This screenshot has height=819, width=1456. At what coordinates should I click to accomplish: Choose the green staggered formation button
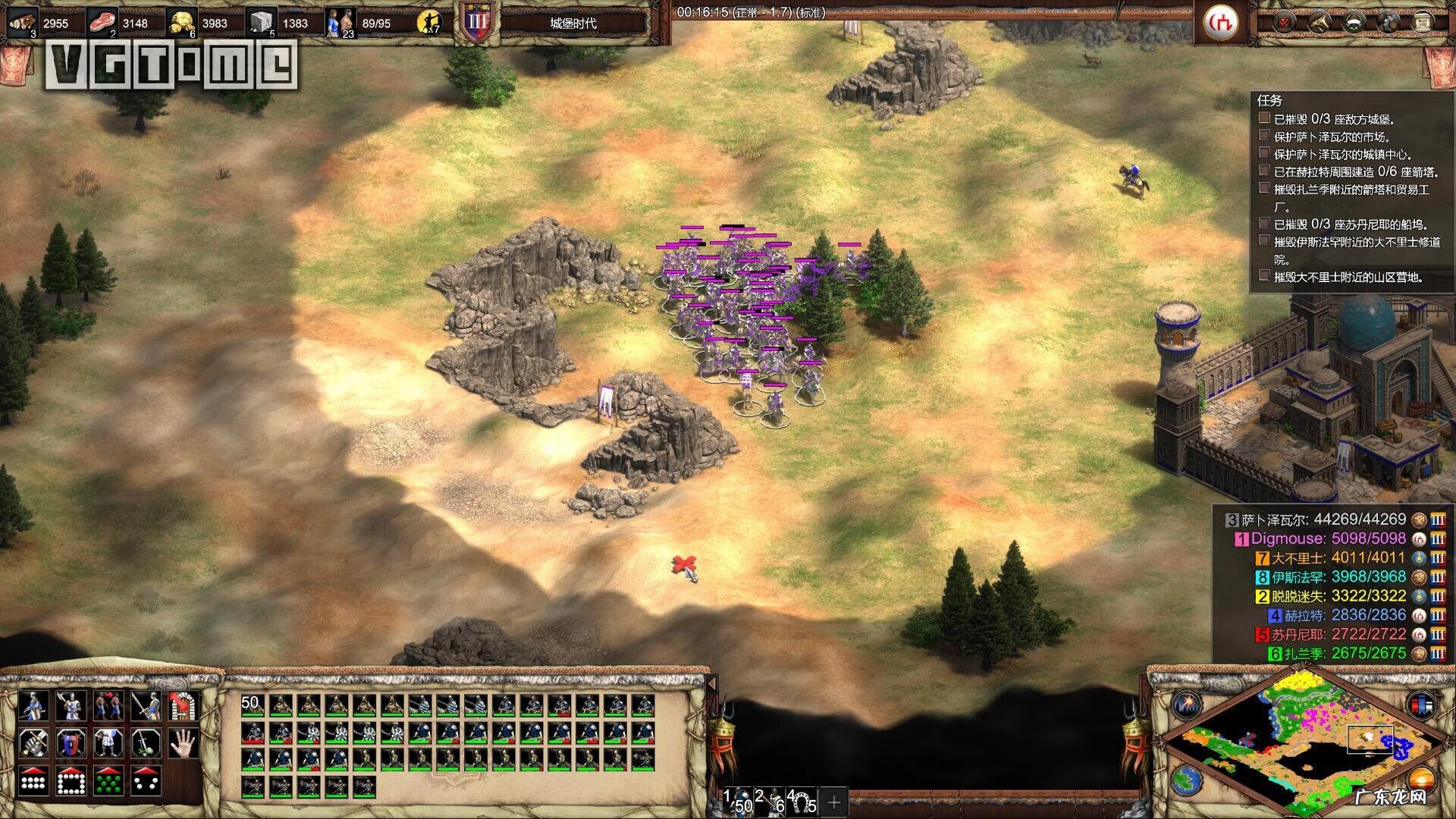click(x=108, y=780)
